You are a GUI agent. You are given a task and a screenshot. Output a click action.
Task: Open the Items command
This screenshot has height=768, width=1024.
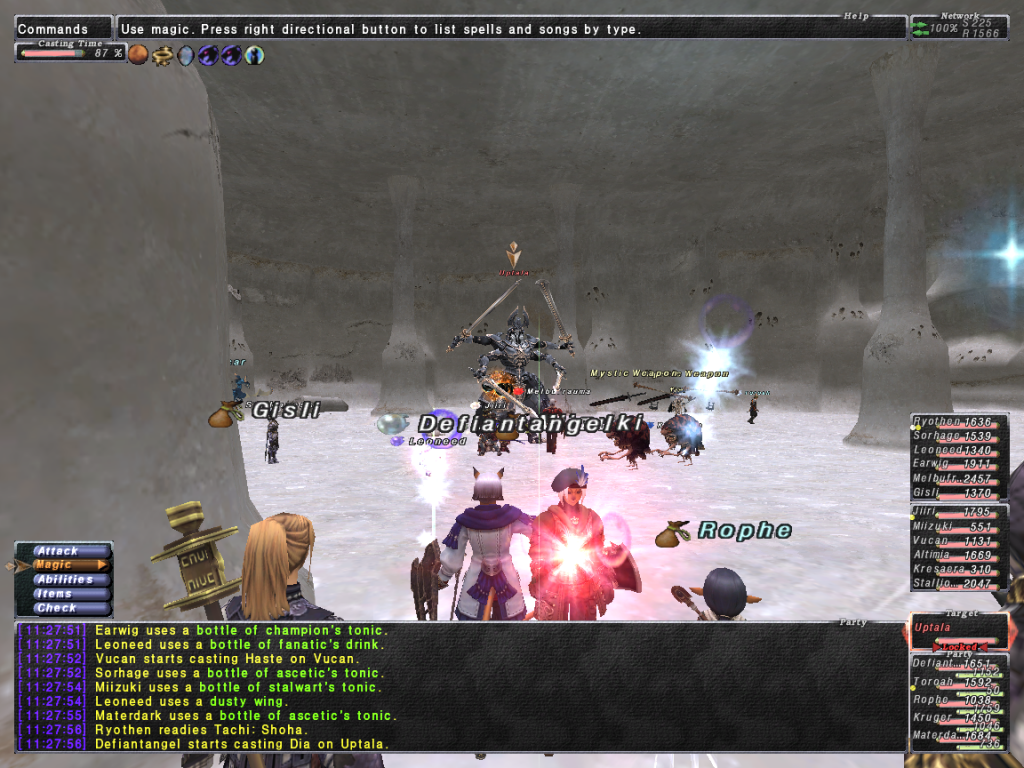click(x=56, y=594)
